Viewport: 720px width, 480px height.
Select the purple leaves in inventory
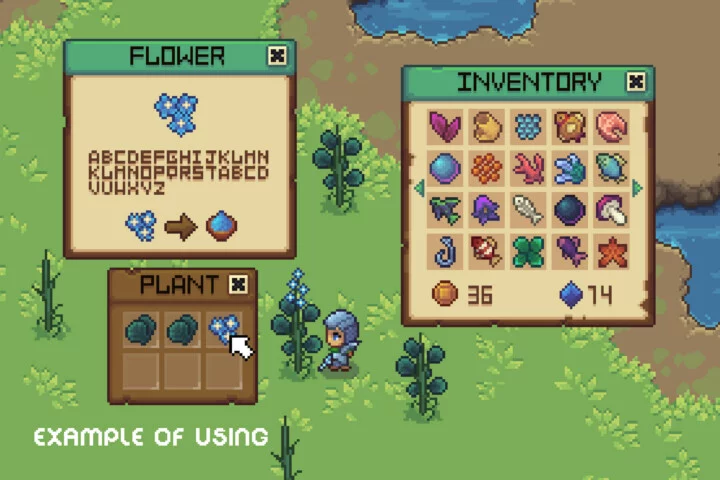(445, 126)
